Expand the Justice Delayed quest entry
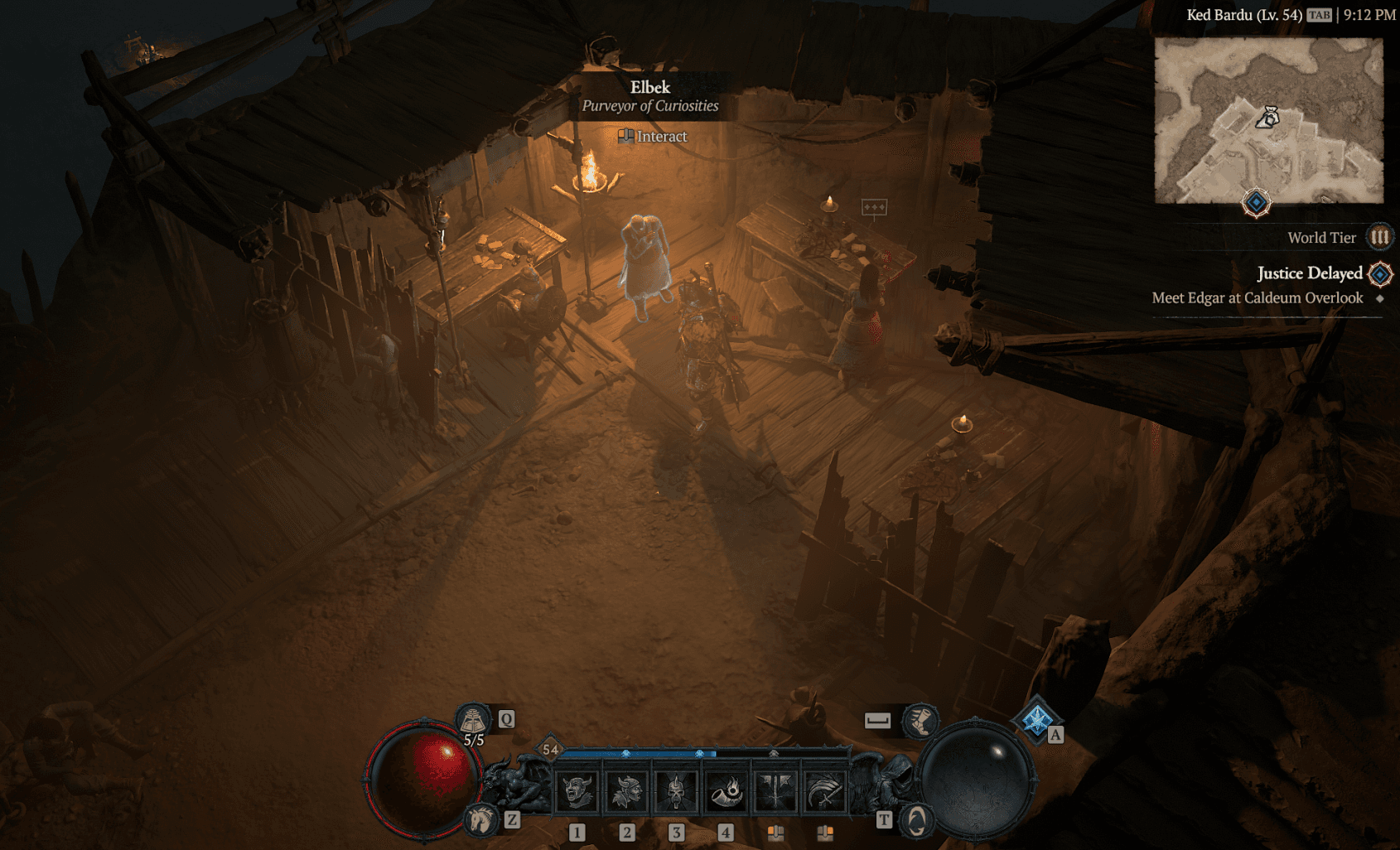1400x850 pixels. pyautogui.click(x=1309, y=273)
